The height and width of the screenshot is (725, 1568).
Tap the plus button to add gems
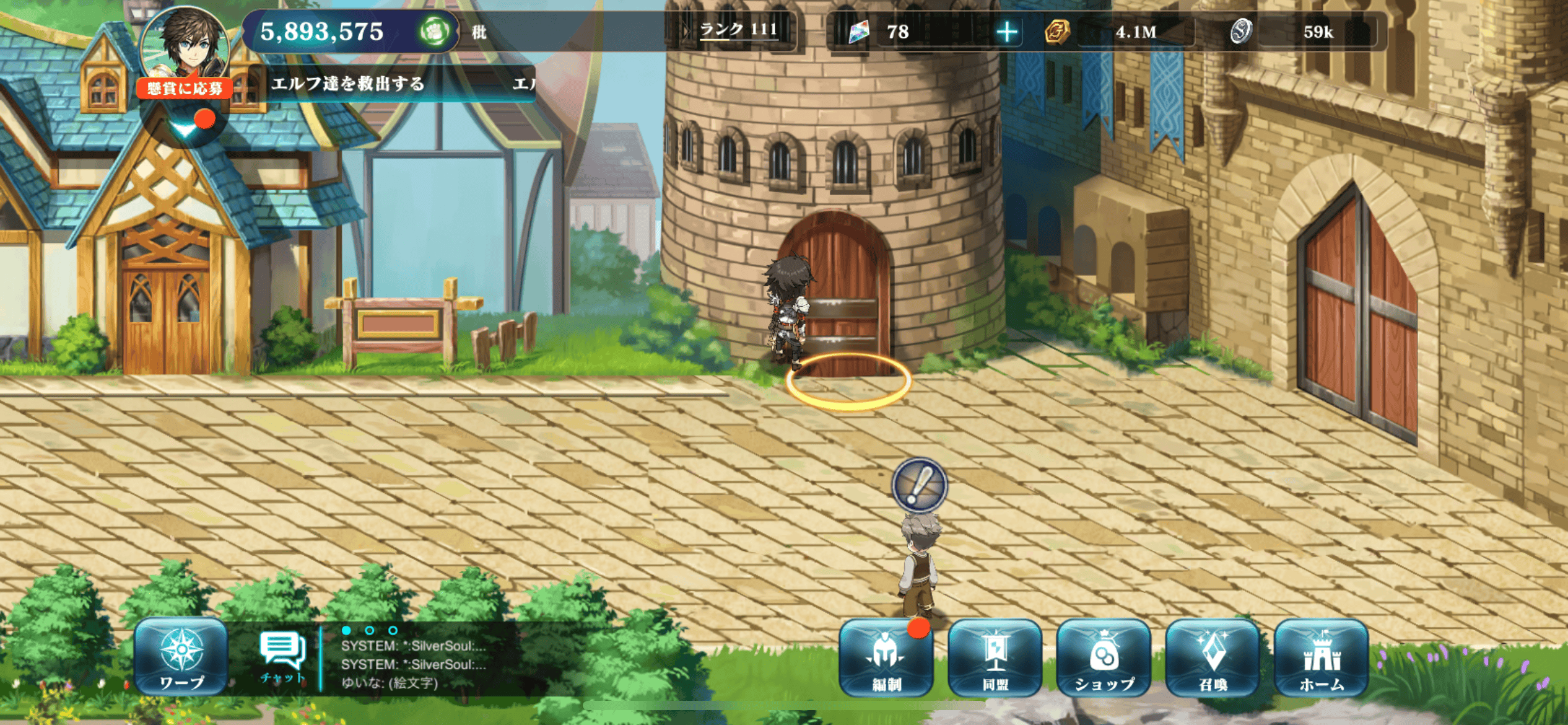(x=1007, y=32)
